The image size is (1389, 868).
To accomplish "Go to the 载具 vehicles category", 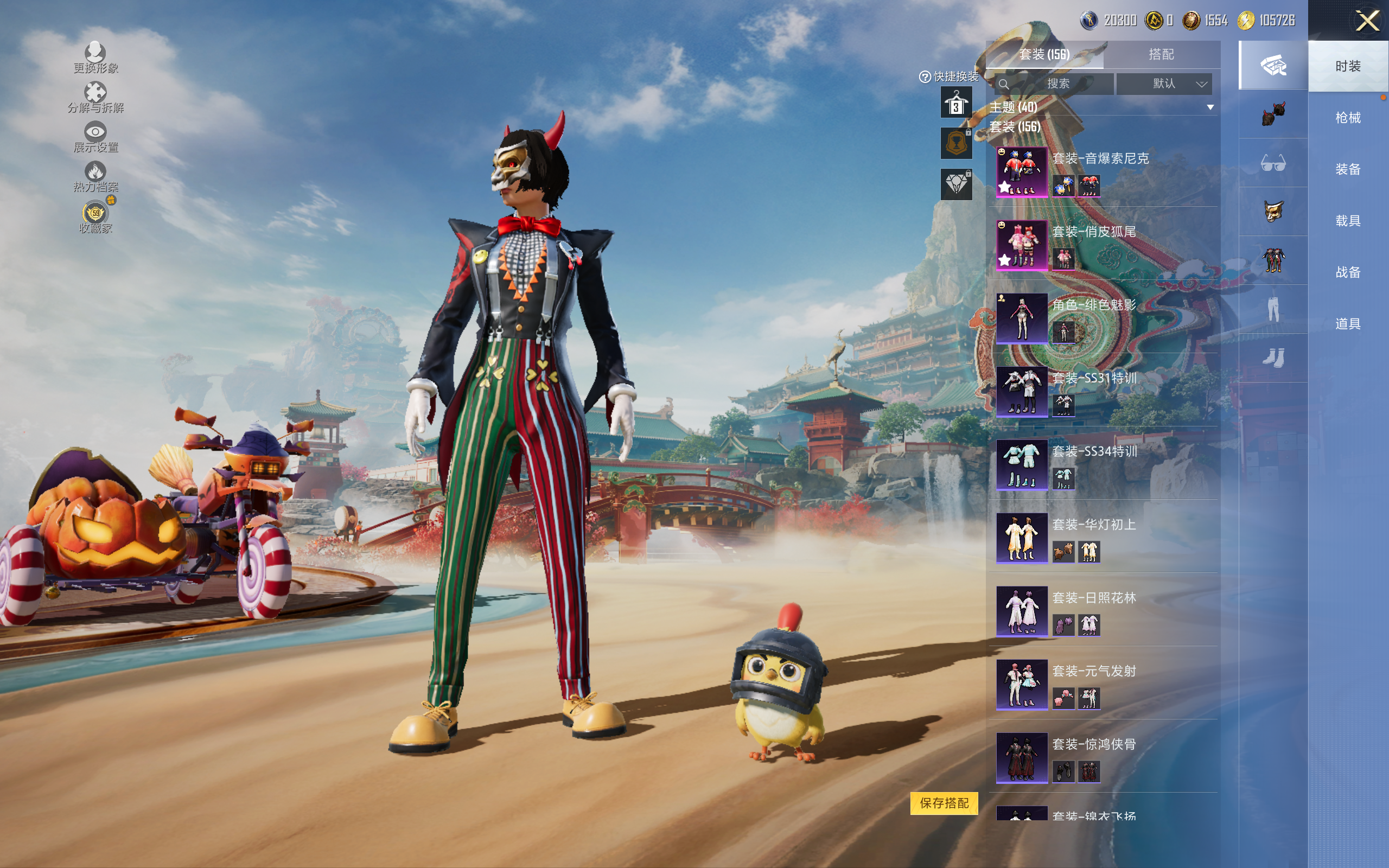I will 1348,220.
